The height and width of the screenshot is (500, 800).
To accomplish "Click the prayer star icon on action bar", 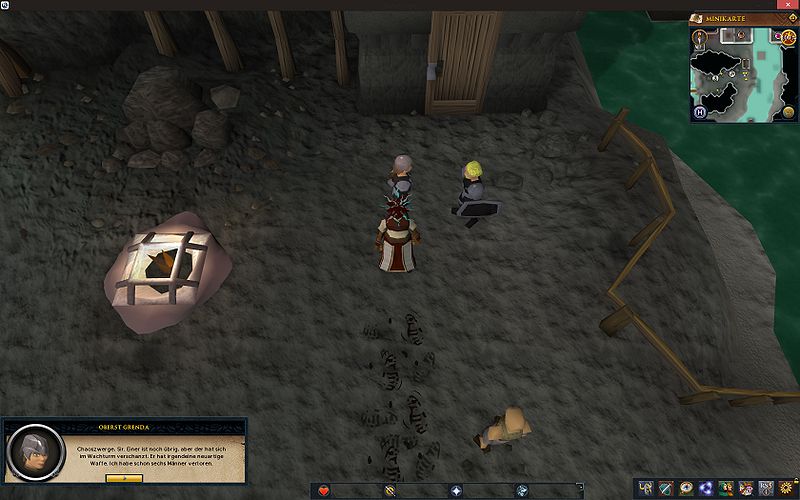I will point(456,490).
